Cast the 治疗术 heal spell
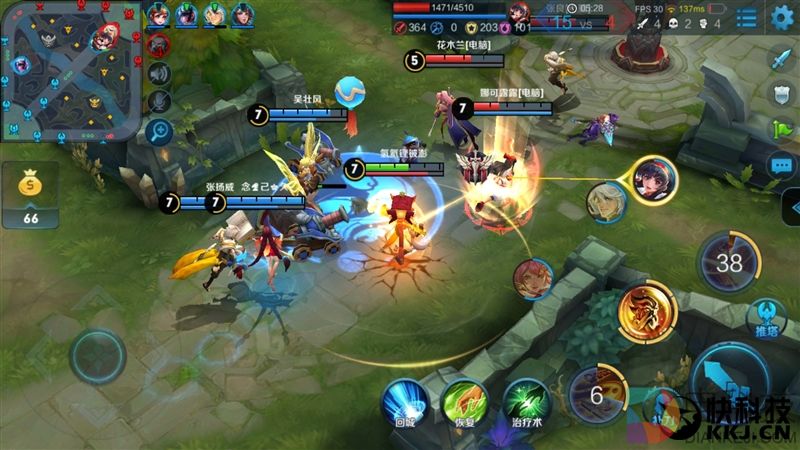This screenshot has height=450, width=800. pos(526,399)
